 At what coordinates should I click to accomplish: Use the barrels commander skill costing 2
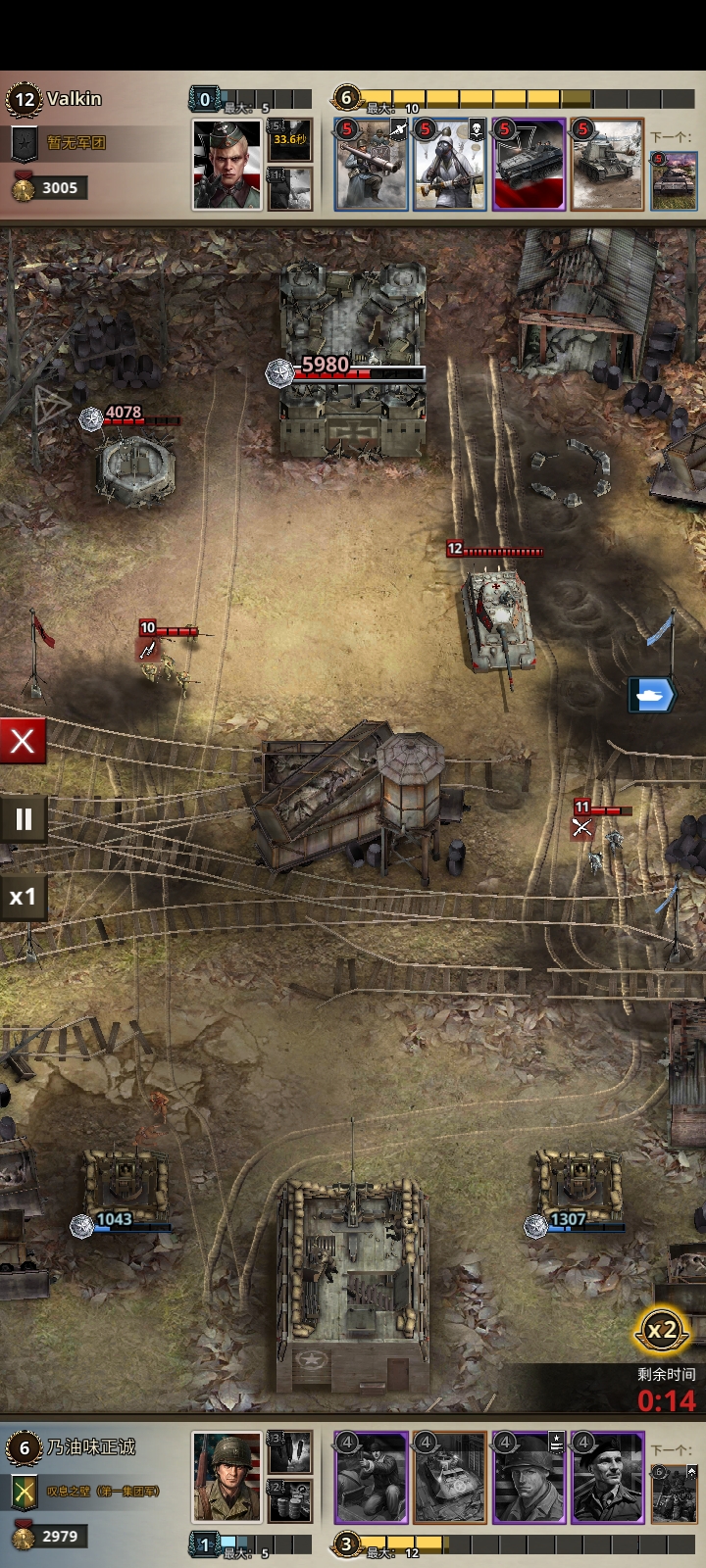click(x=290, y=1500)
